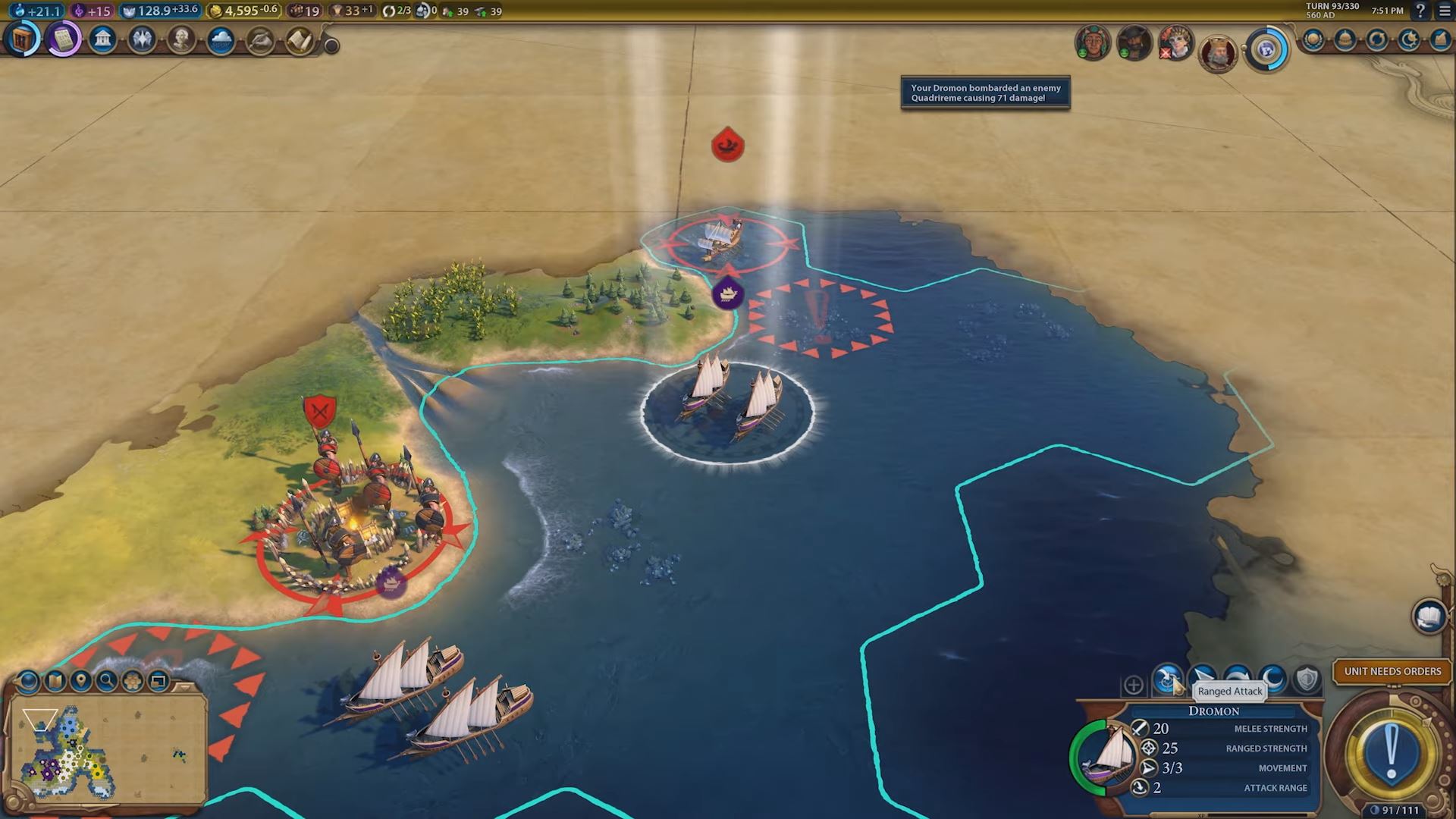
Task: Open the Dromon promotion plus button
Action: pyautogui.click(x=1133, y=686)
